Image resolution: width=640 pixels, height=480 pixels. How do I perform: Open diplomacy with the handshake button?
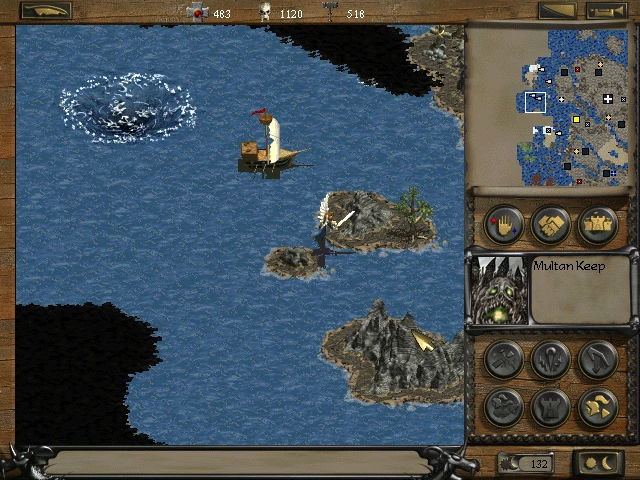click(x=550, y=225)
